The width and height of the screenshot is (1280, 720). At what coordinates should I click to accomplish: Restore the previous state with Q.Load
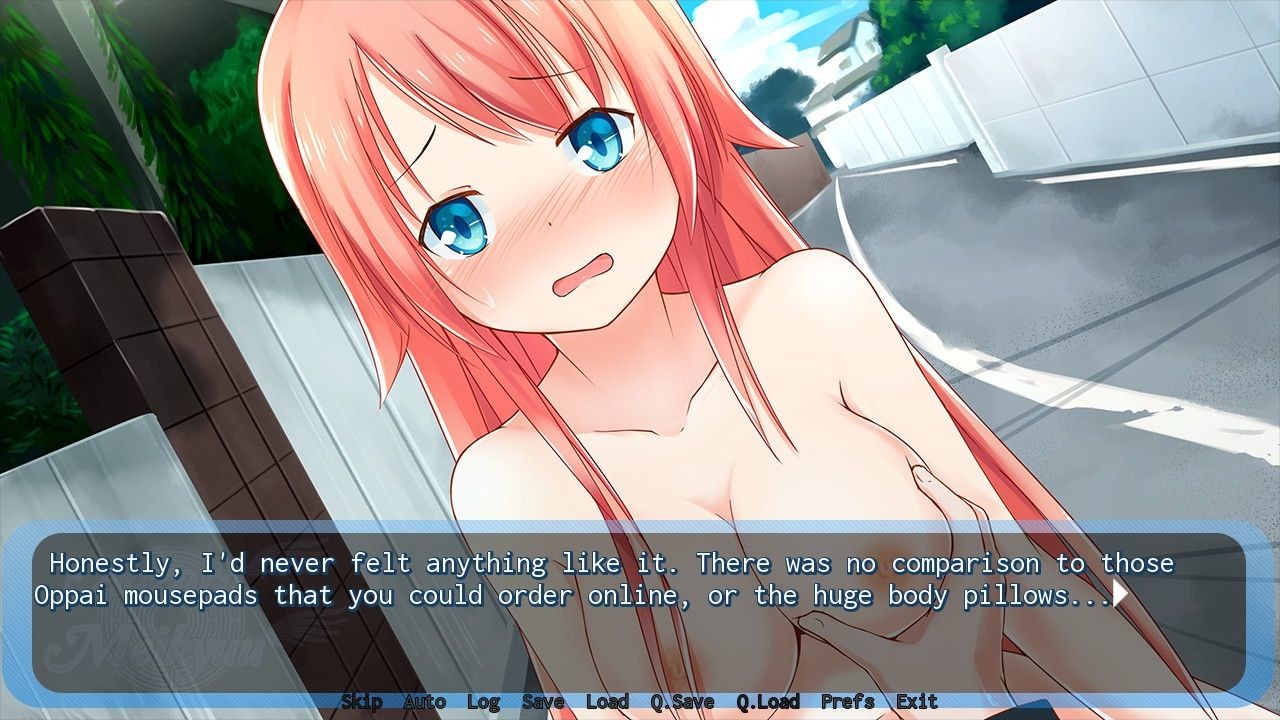tap(766, 702)
